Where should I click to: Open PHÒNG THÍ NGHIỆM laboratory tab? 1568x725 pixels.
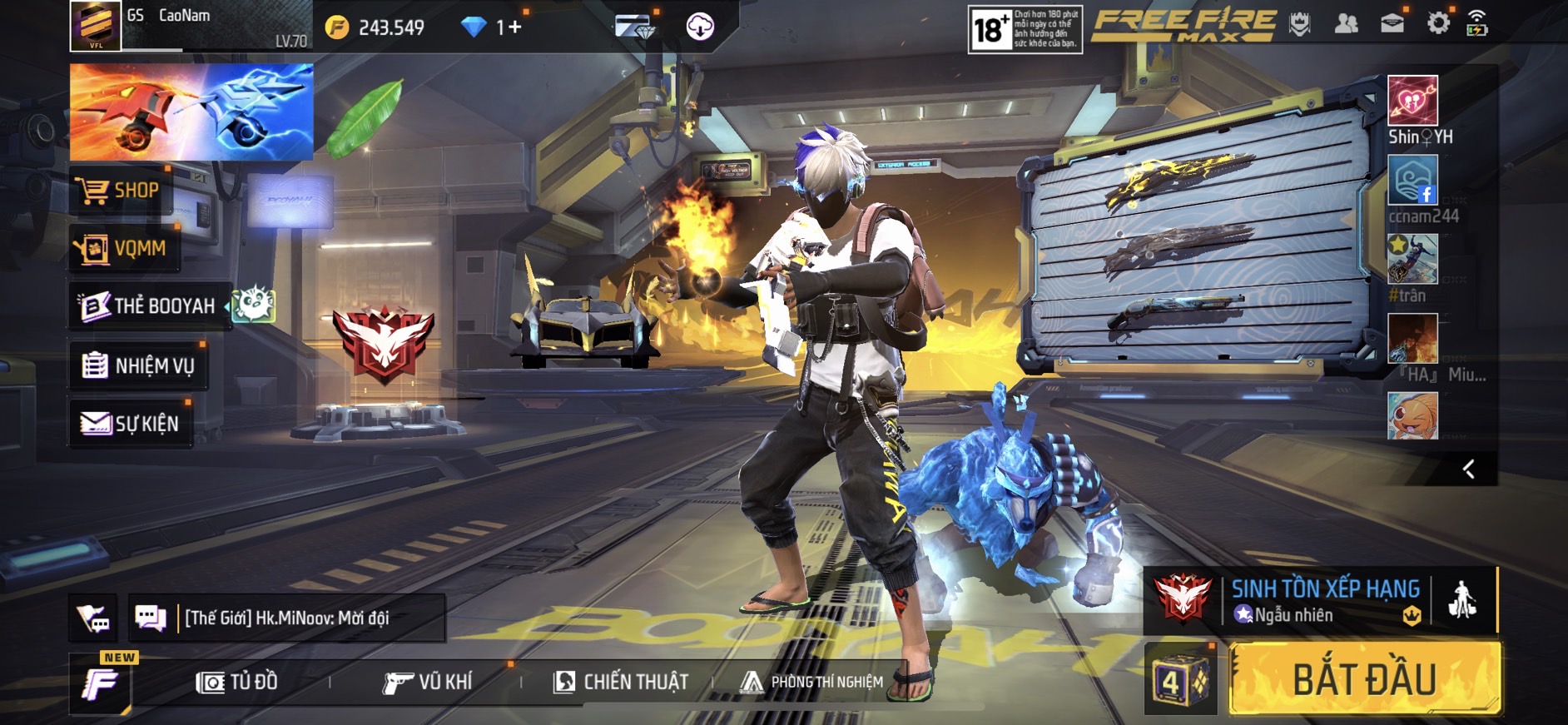(x=812, y=683)
